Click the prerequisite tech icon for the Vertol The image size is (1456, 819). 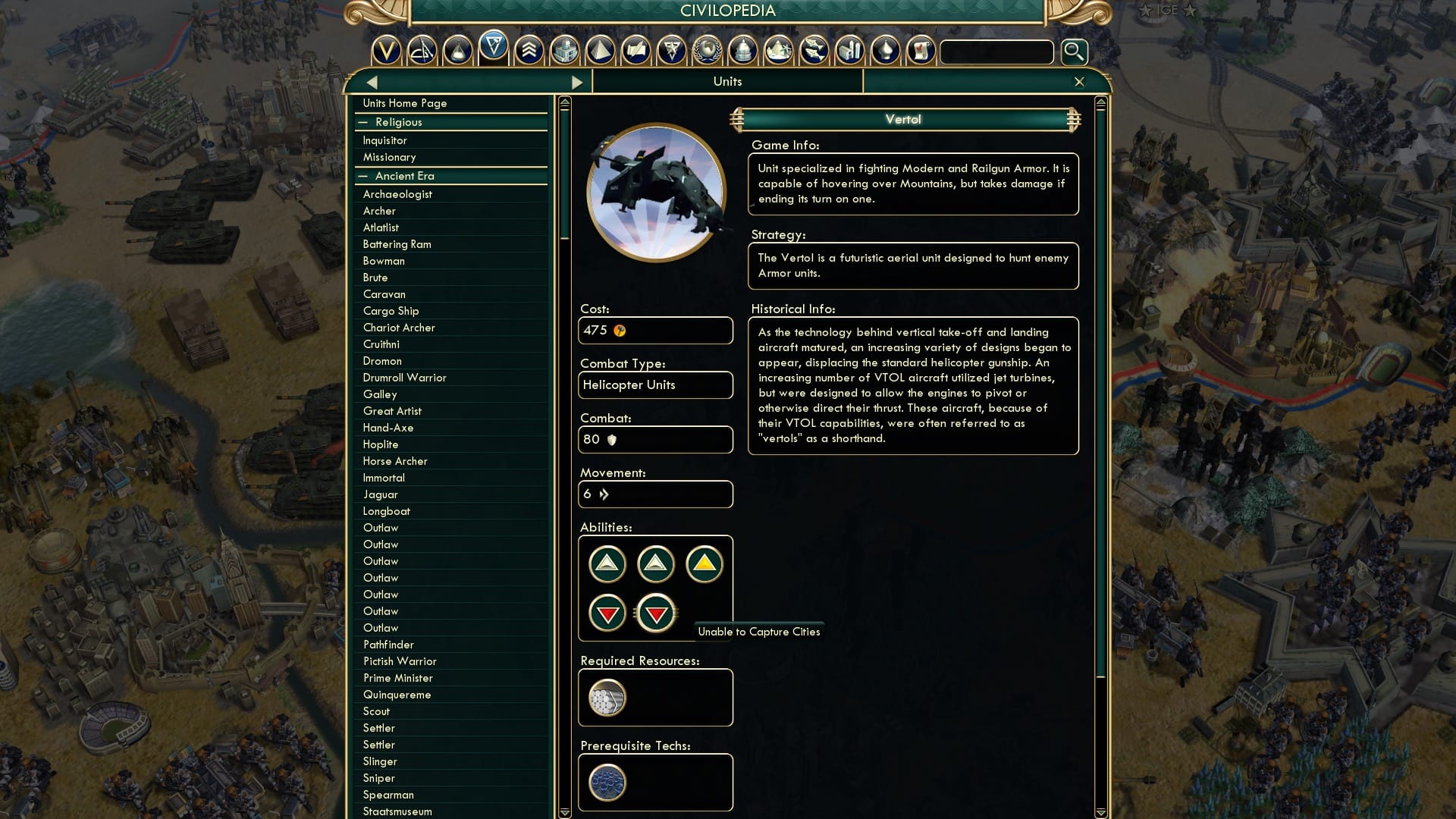tap(606, 783)
